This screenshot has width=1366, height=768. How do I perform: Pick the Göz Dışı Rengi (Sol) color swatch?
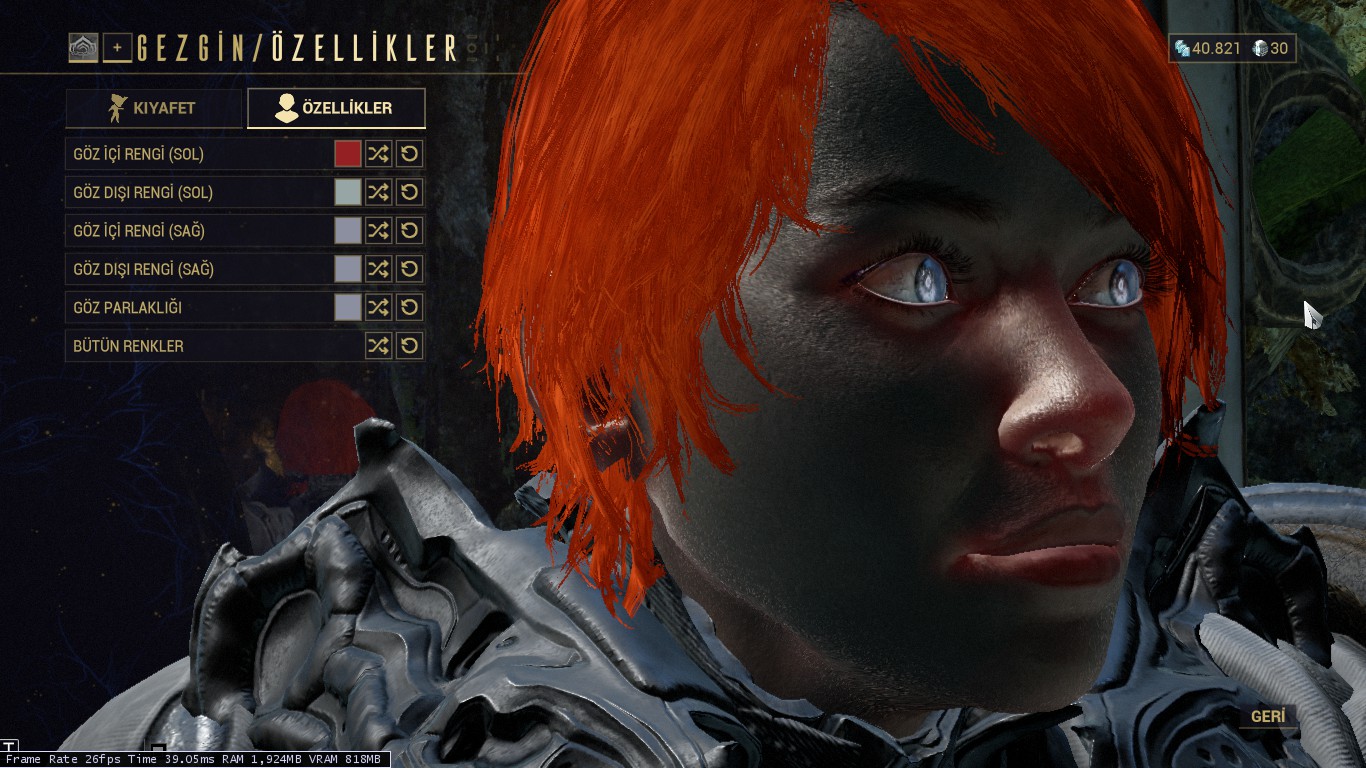[347, 192]
